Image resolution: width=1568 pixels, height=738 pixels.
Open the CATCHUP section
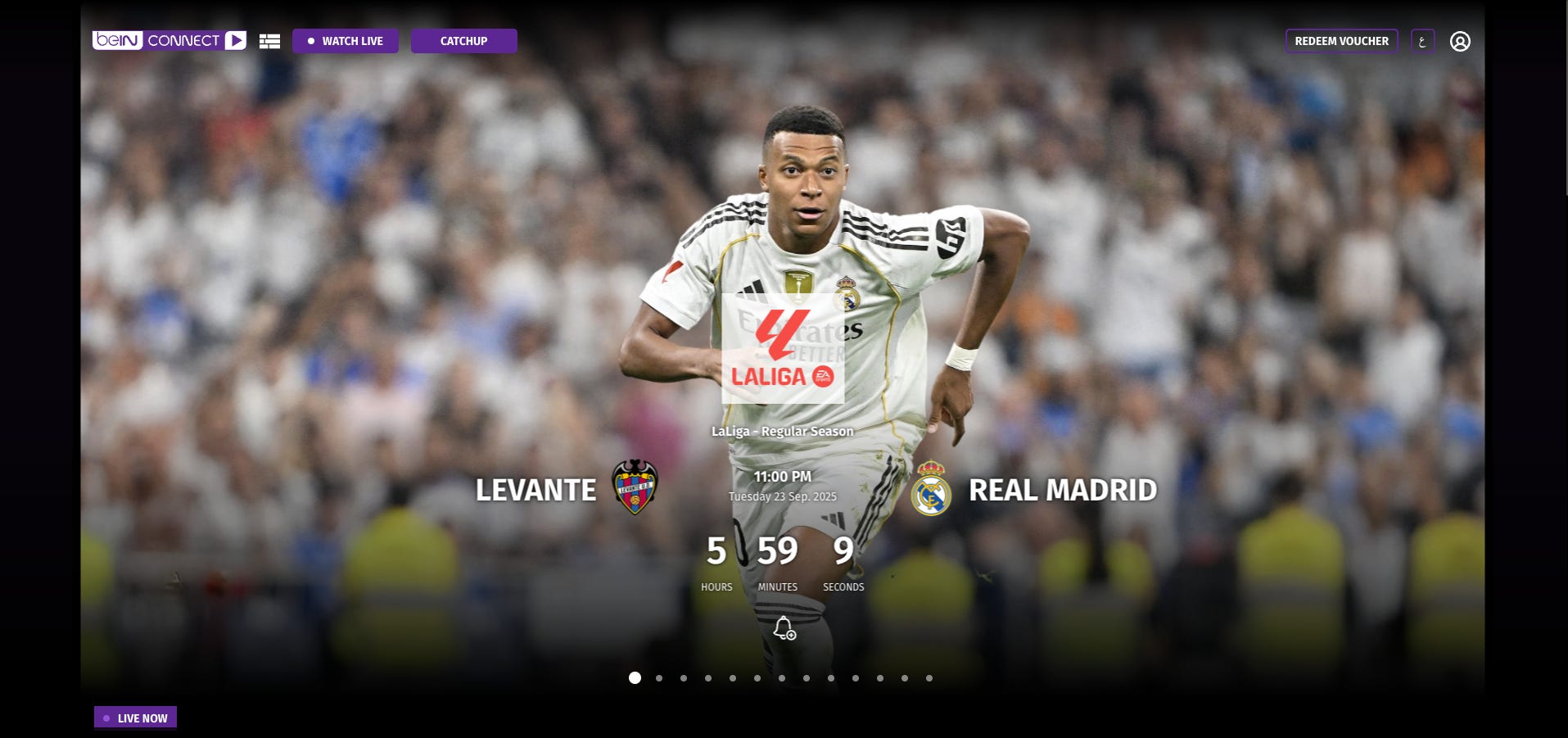tap(463, 40)
